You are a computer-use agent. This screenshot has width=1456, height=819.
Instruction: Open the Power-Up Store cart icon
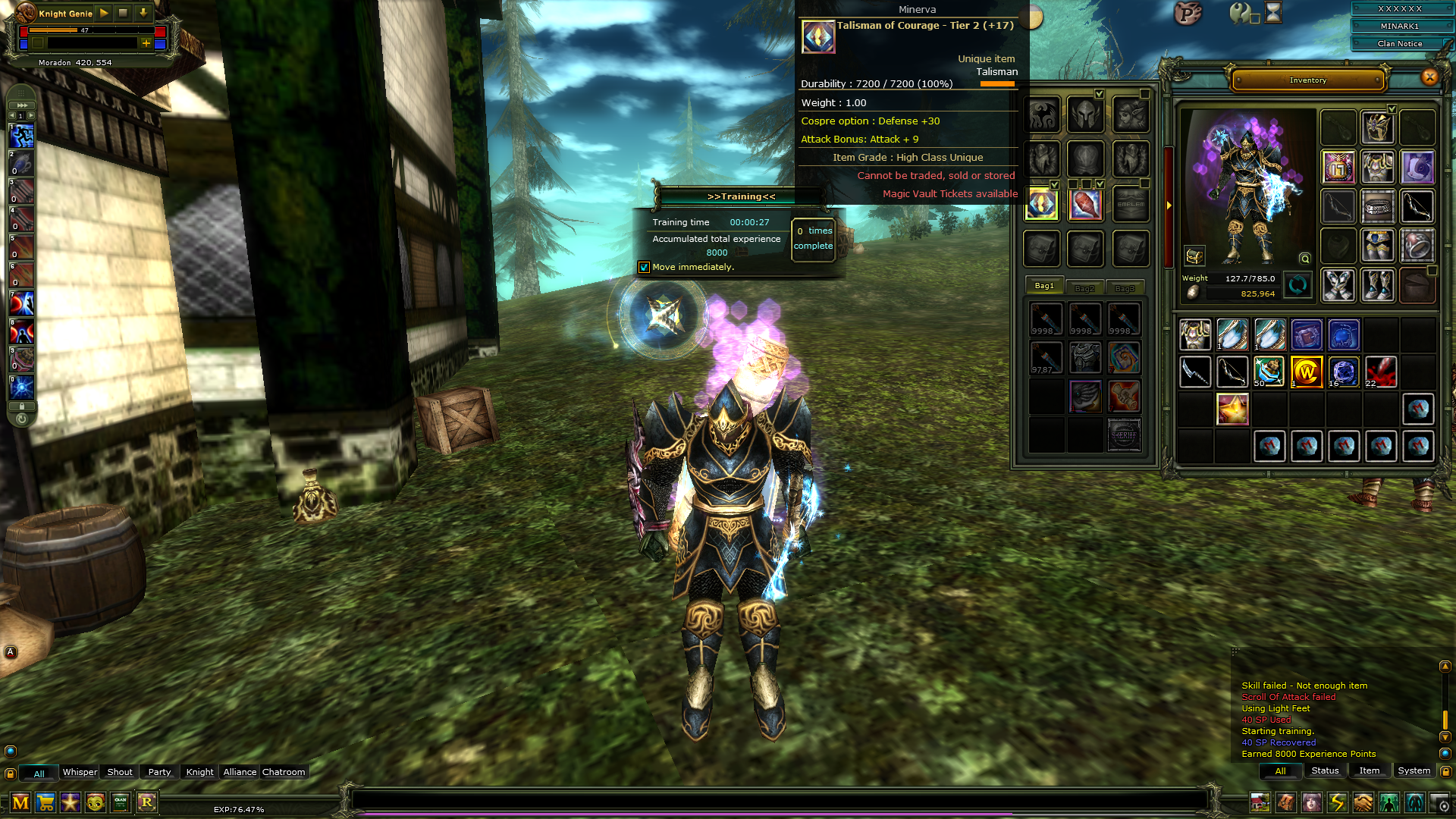coord(47,803)
